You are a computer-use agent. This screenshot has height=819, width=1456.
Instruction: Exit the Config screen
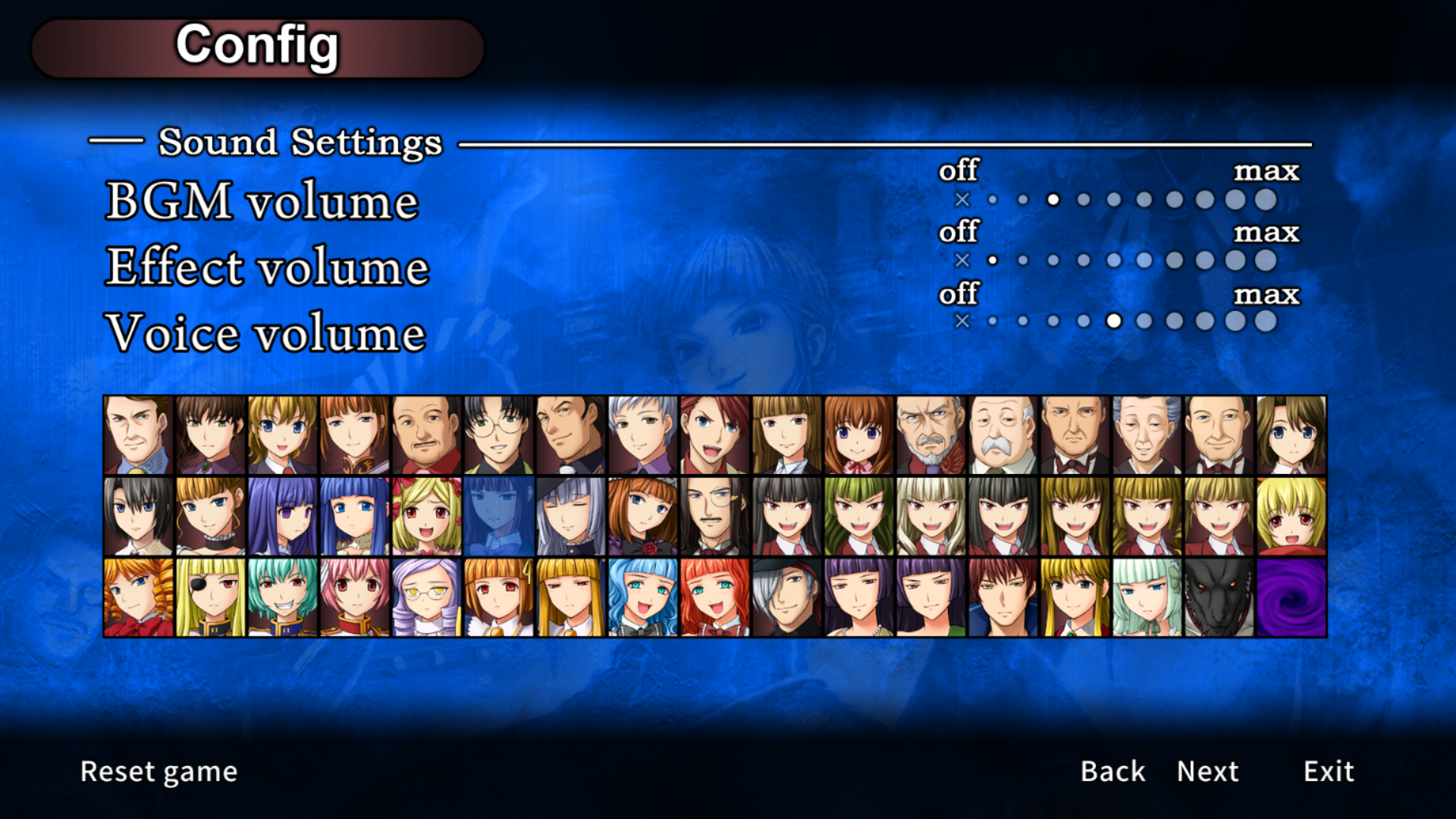point(1329,771)
